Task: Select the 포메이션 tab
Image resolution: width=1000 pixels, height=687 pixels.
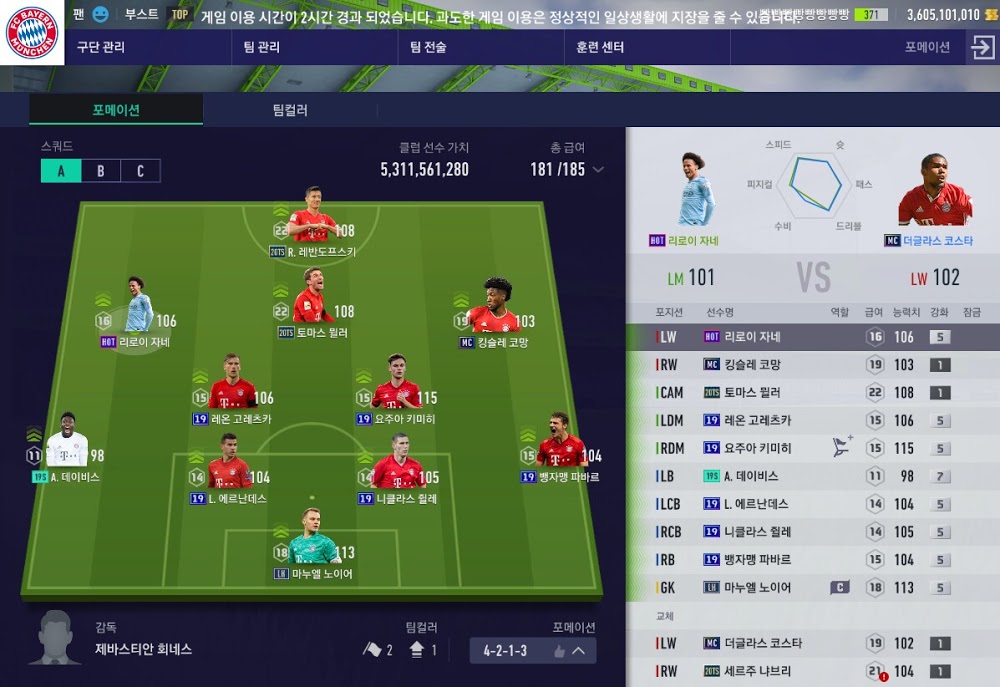Action: [116, 110]
